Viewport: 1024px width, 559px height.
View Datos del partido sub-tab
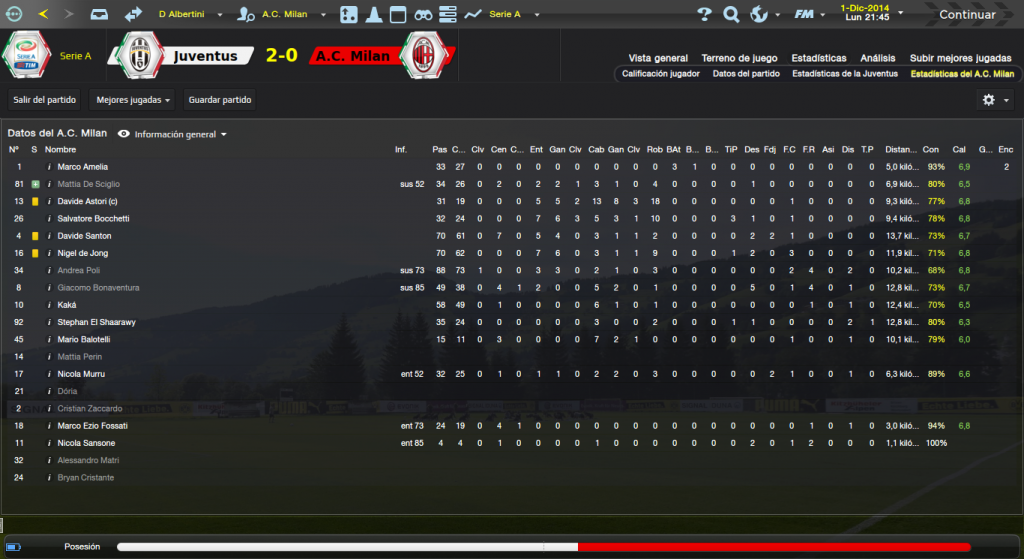[x=745, y=74]
